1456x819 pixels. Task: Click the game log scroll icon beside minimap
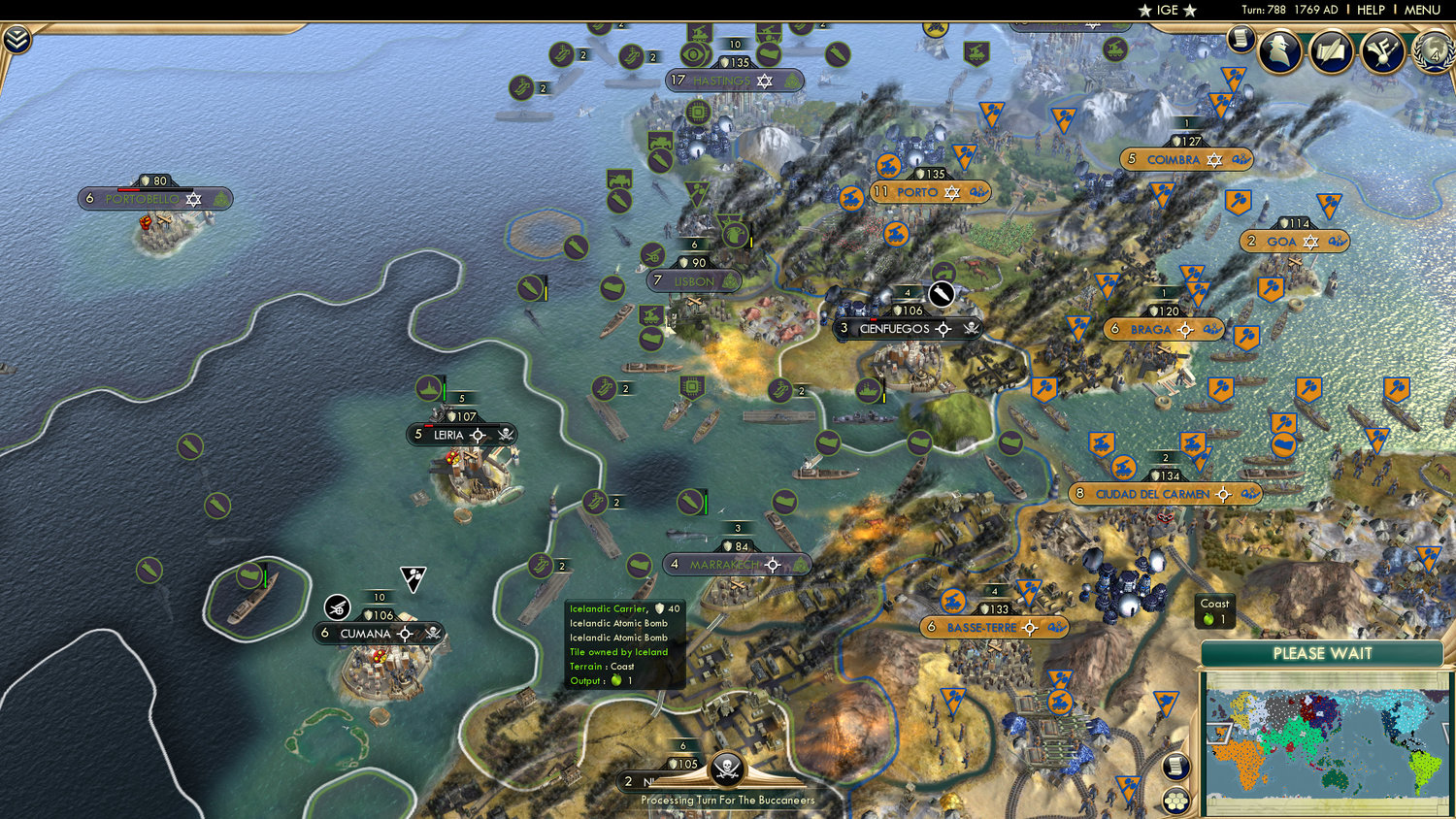tap(1175, 768)
